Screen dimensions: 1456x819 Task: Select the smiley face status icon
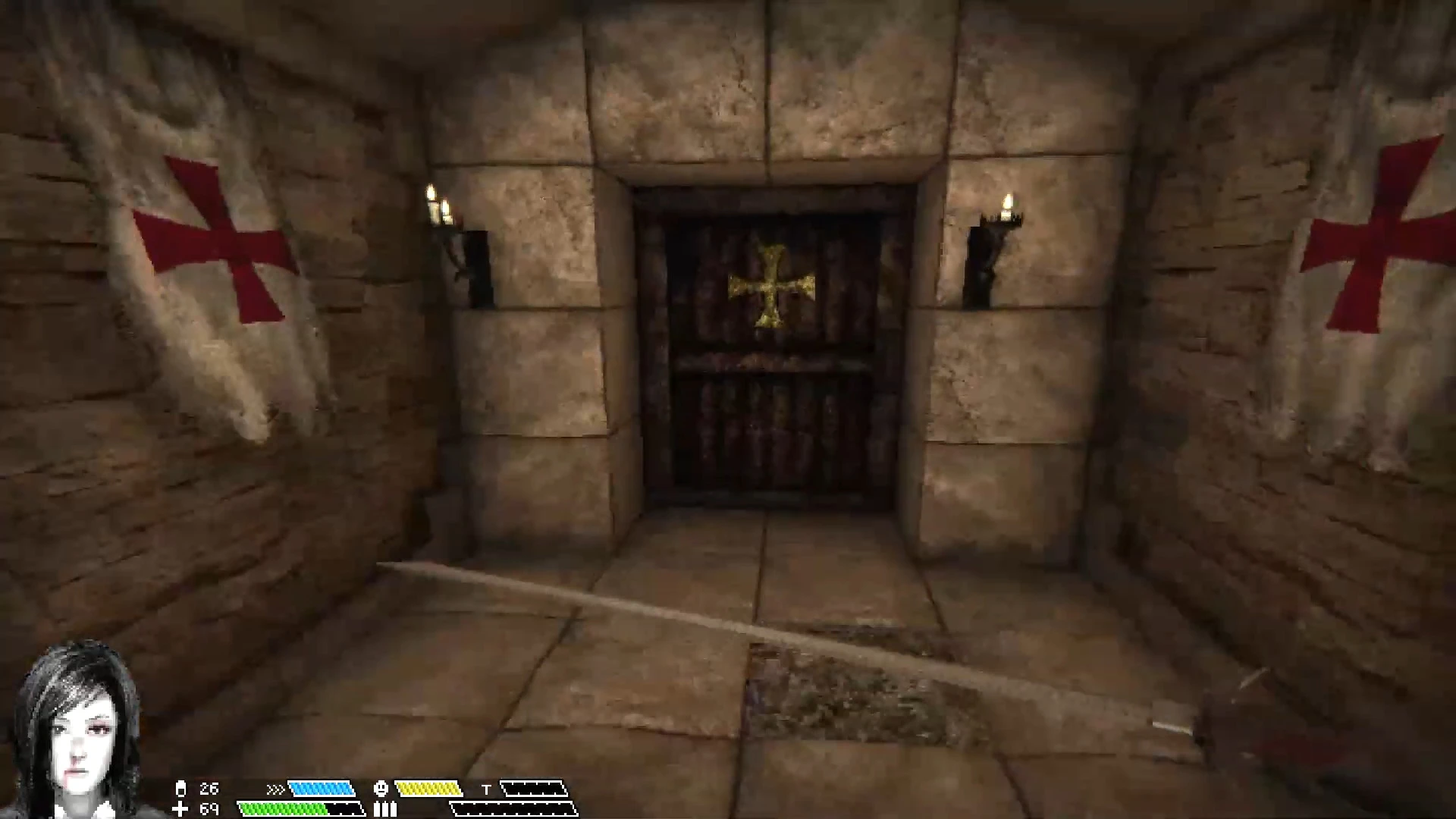pos(381,789)
